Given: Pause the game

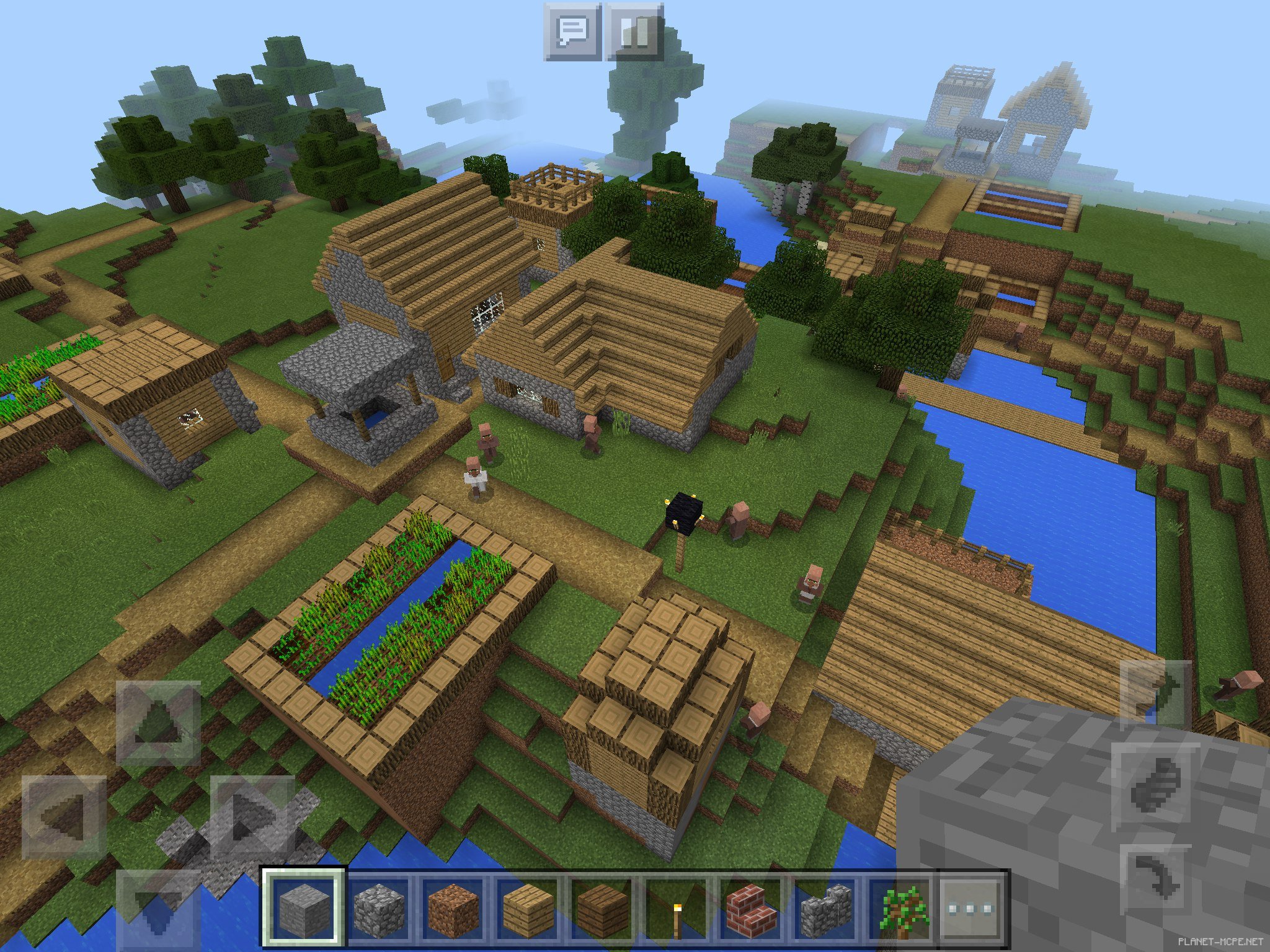Looking at the screenshot, I should (x=634, y=32).
